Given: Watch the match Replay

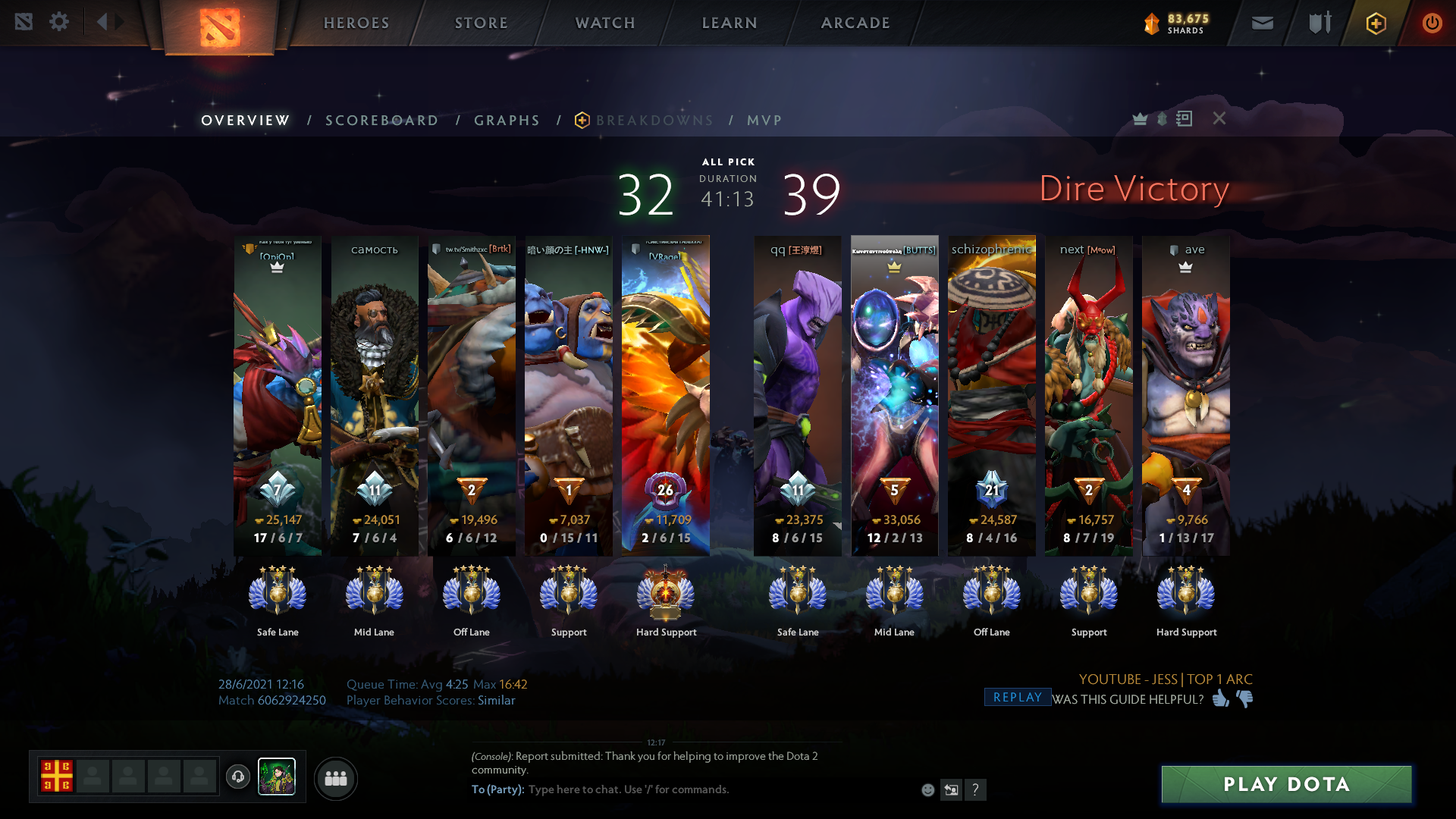Looking at the screenshot, I should tap(1017, 698).
